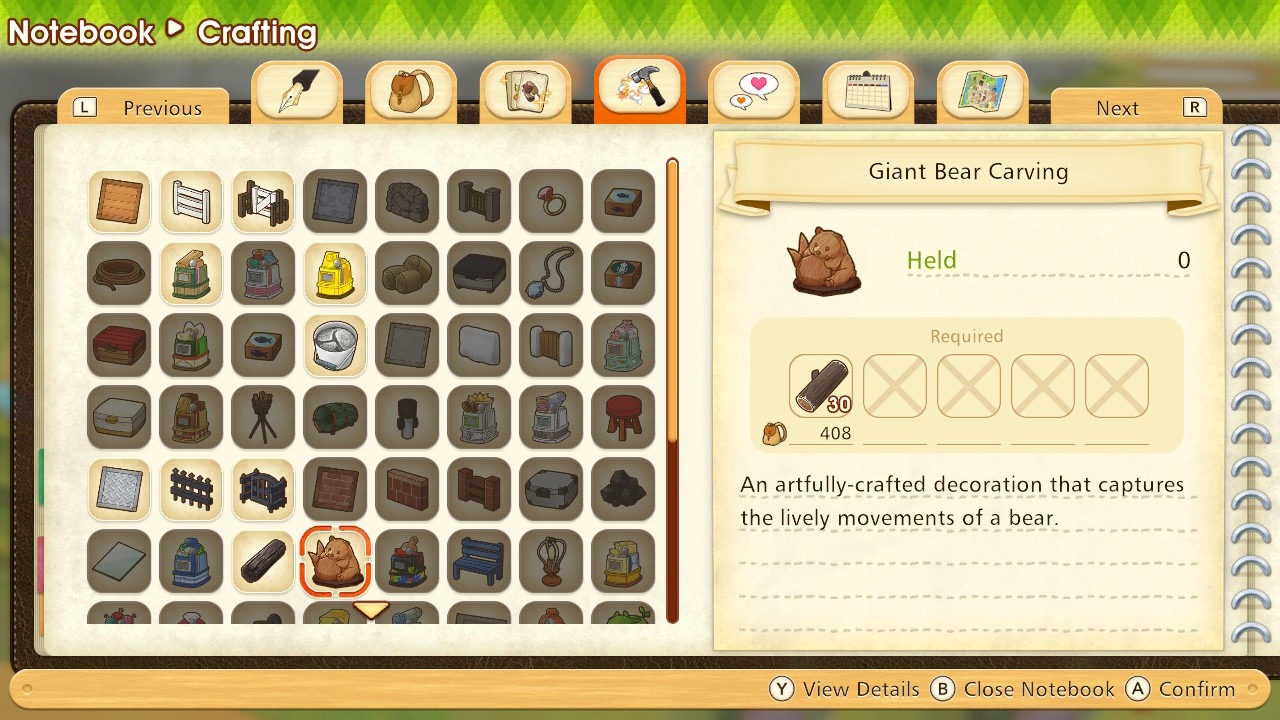Choose the blue bench recipe

tap(479, 561)
